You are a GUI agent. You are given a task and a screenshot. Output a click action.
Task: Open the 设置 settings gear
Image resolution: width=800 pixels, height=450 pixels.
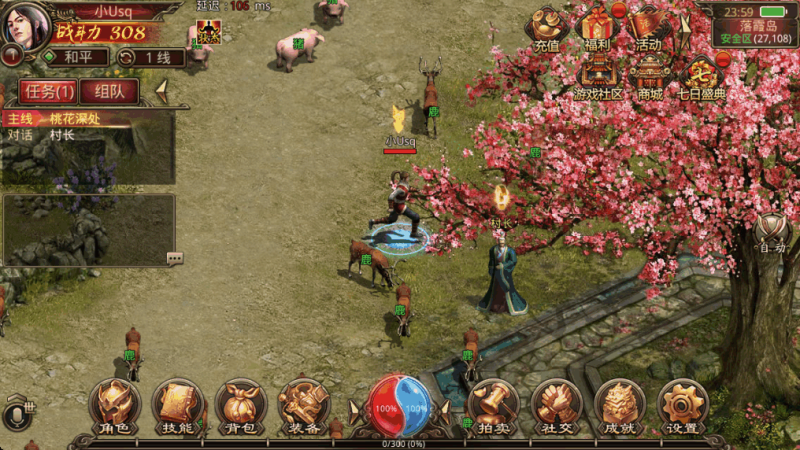683,405
